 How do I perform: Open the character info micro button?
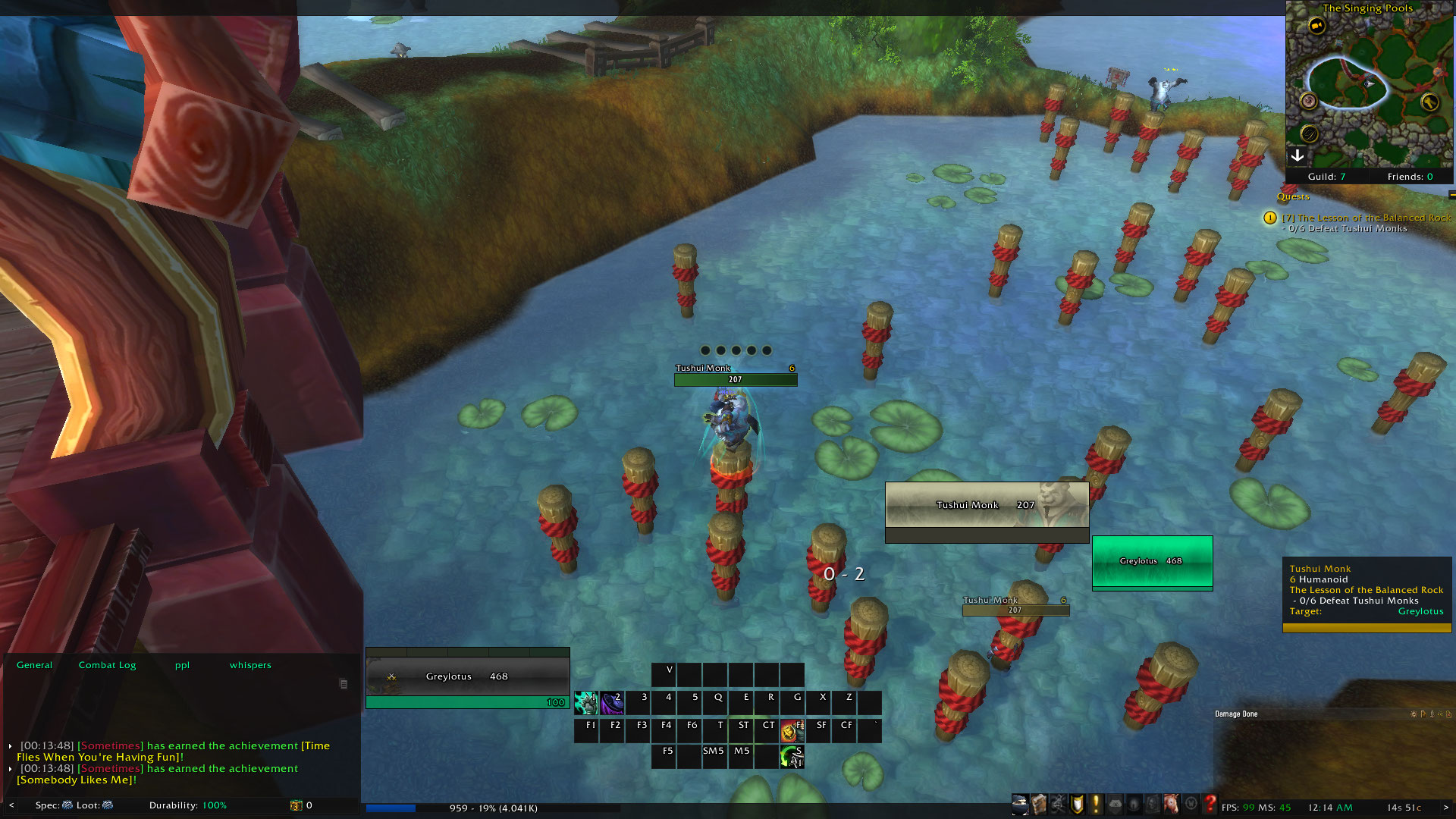pos(1021,804)
